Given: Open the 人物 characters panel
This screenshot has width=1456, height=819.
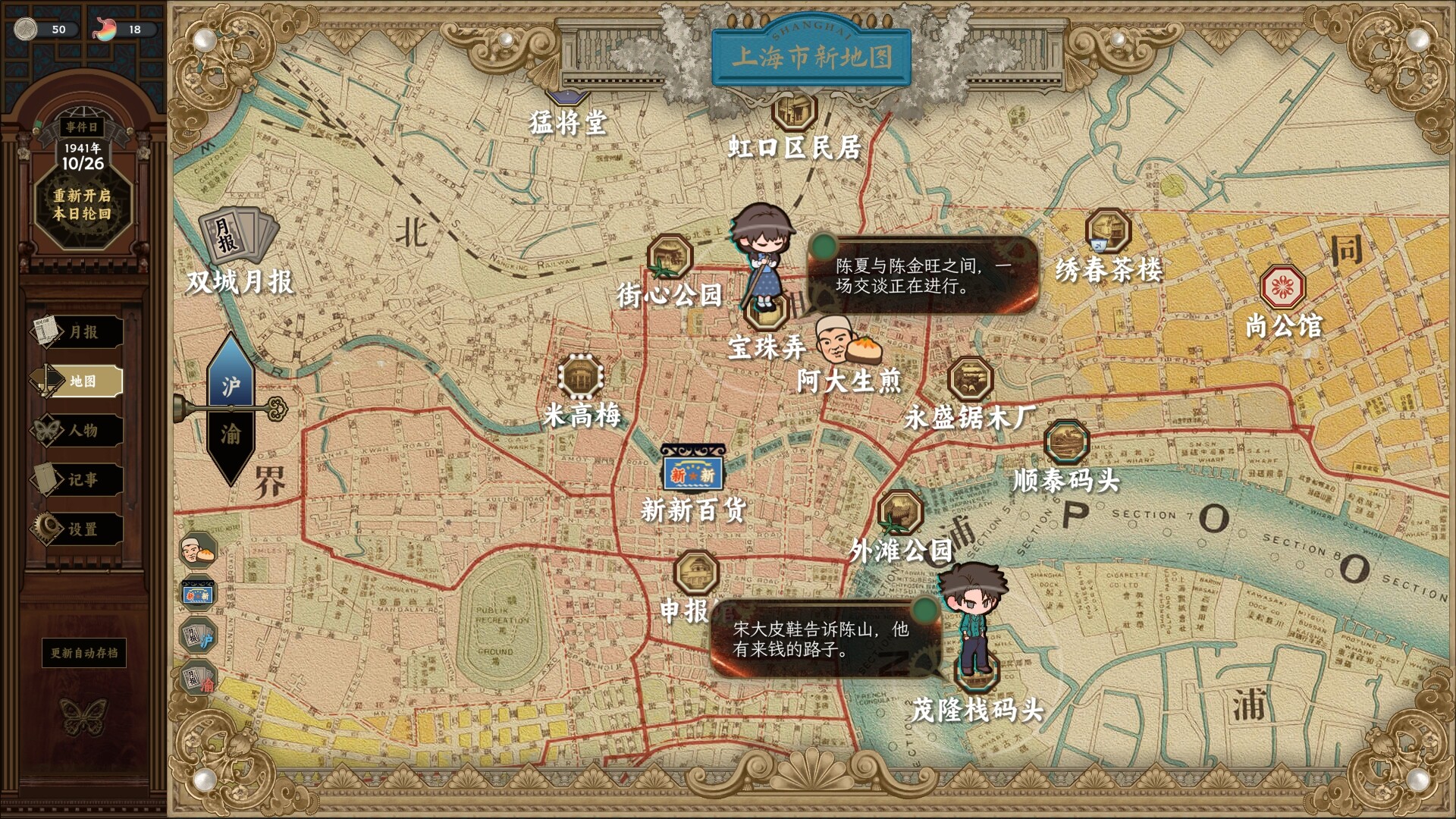Looking at the screenshot, I should pyautogui.click(x=82, y=431).
